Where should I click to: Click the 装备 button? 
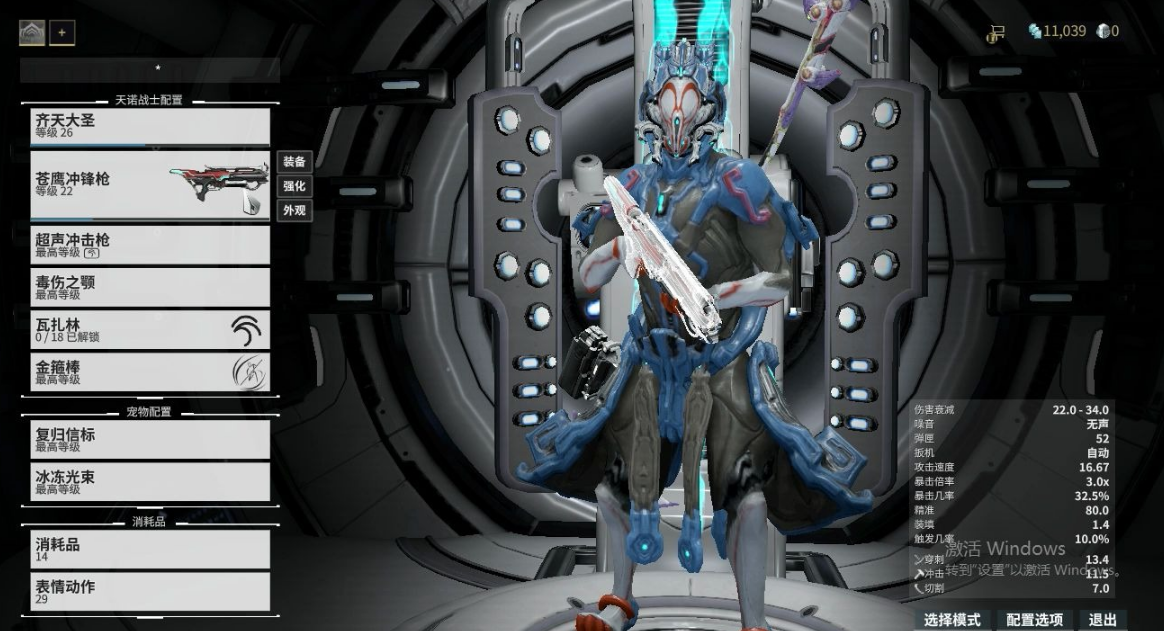click(293, 162)
